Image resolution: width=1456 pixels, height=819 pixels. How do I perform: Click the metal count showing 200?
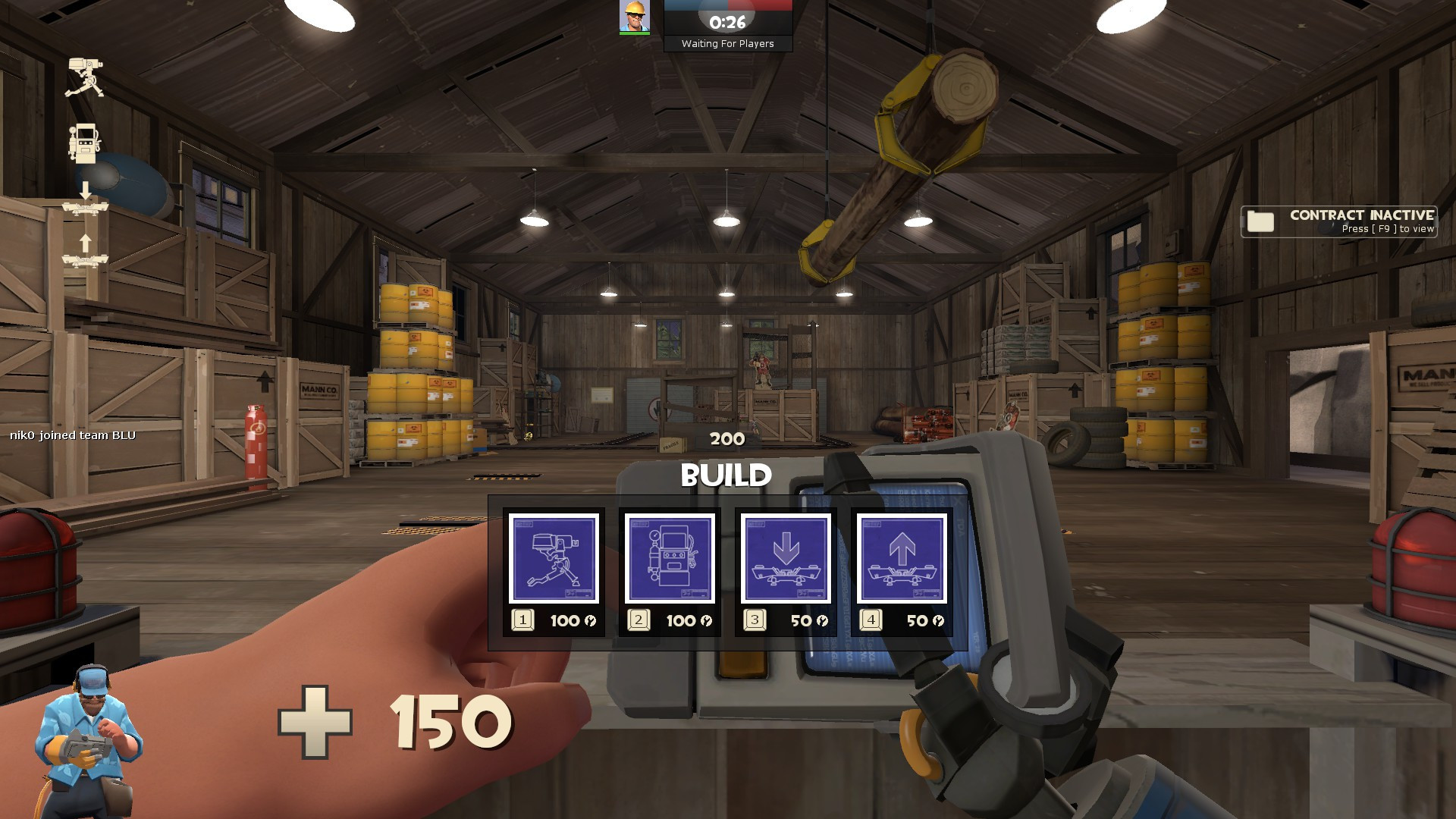(x=726, y=438)
